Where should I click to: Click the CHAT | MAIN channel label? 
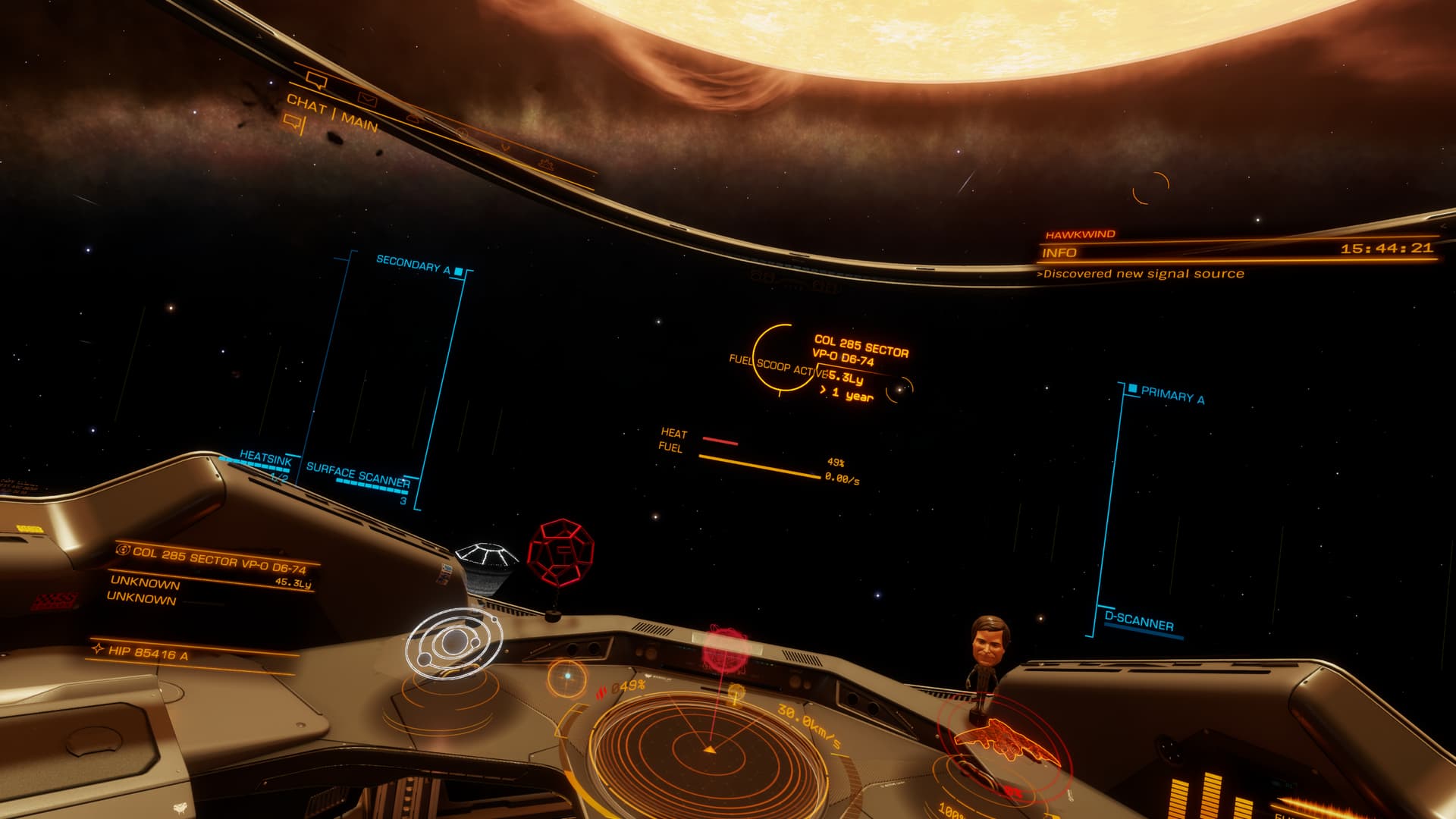point(332,112)
